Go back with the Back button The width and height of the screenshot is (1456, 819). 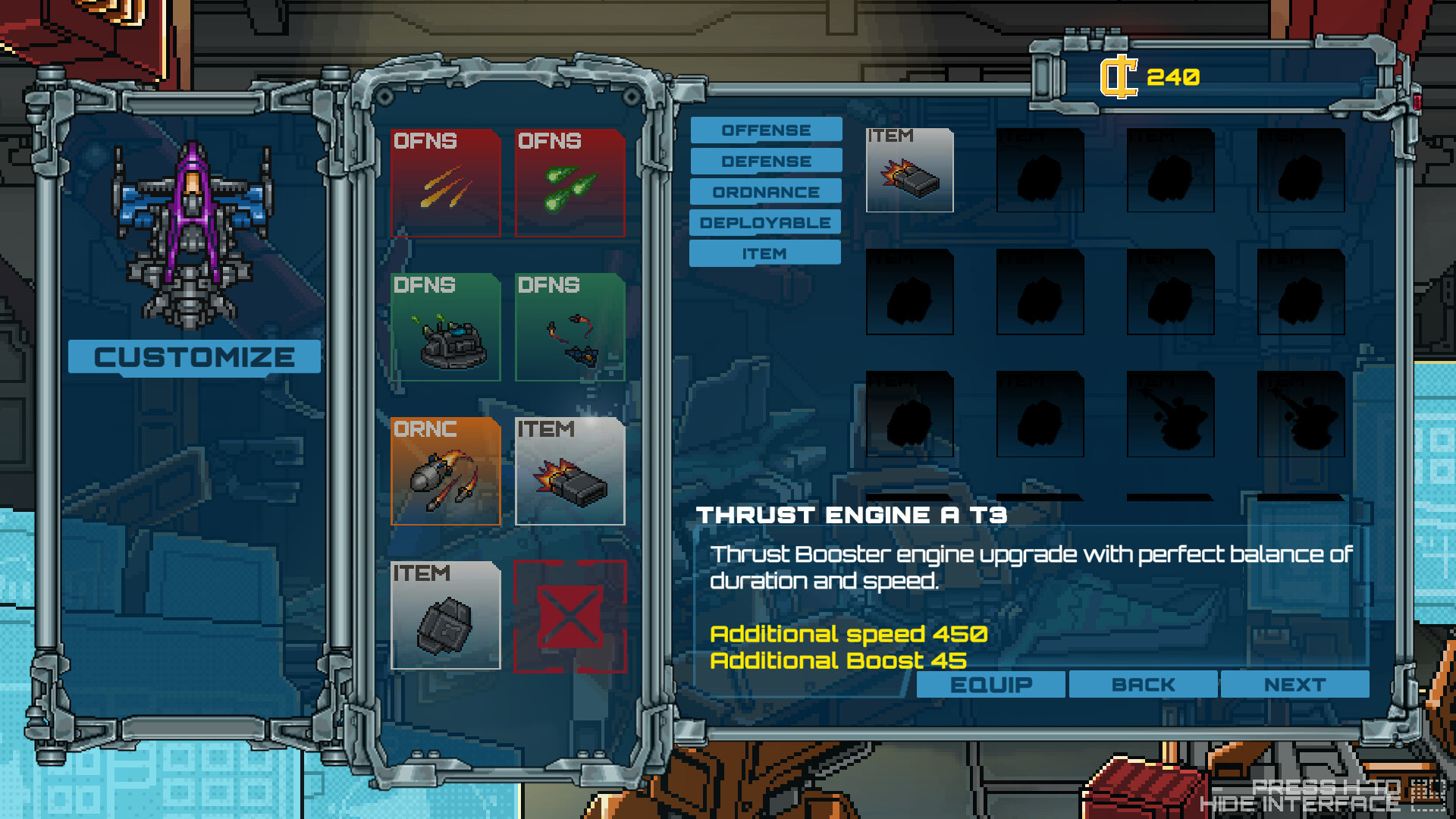1143,685
